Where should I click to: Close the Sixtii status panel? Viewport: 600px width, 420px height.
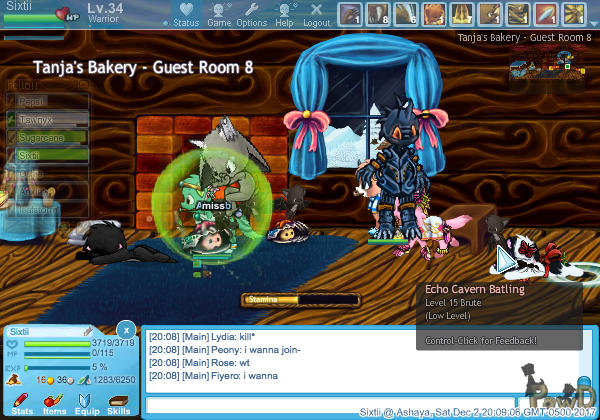125,329
